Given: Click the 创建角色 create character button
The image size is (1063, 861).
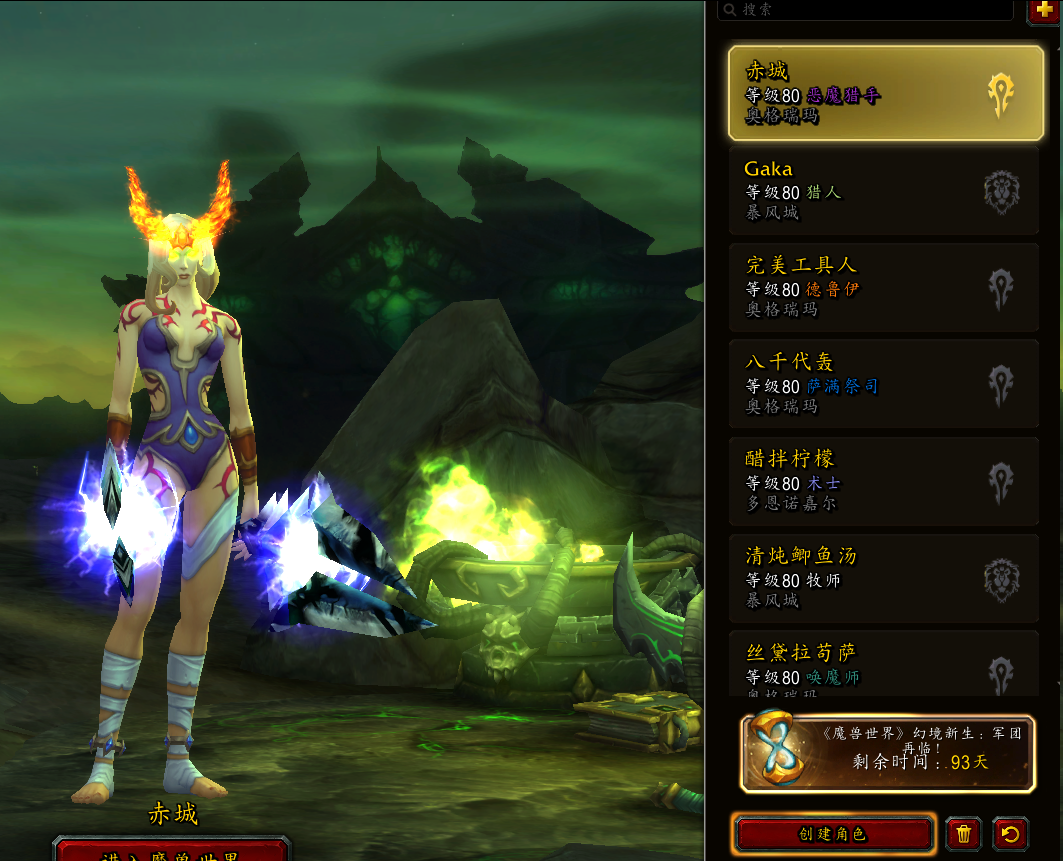Looking at the screenshot, I should [x=833, y=833].
